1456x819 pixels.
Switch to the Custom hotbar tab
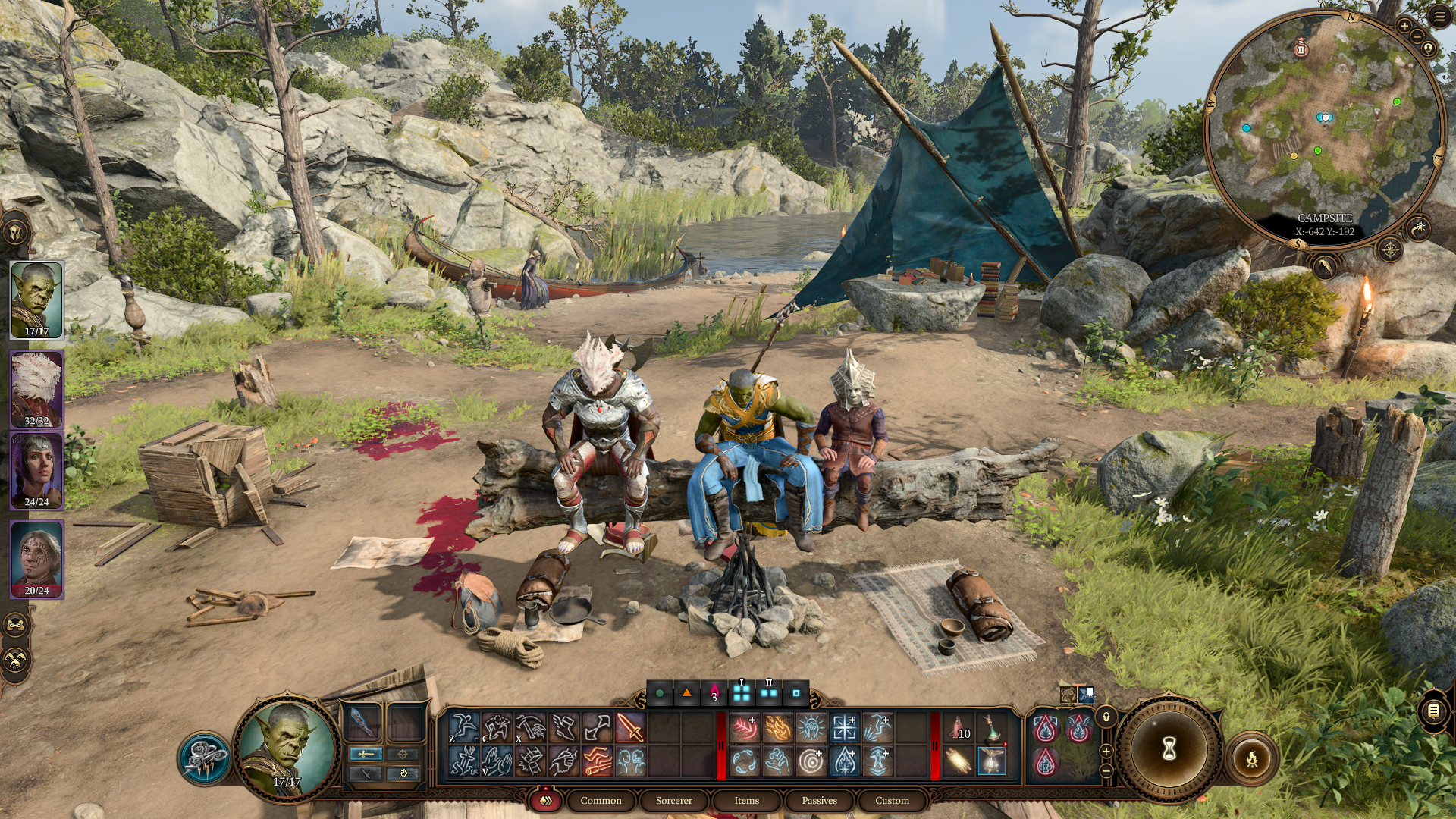click(x=892, y=800)
